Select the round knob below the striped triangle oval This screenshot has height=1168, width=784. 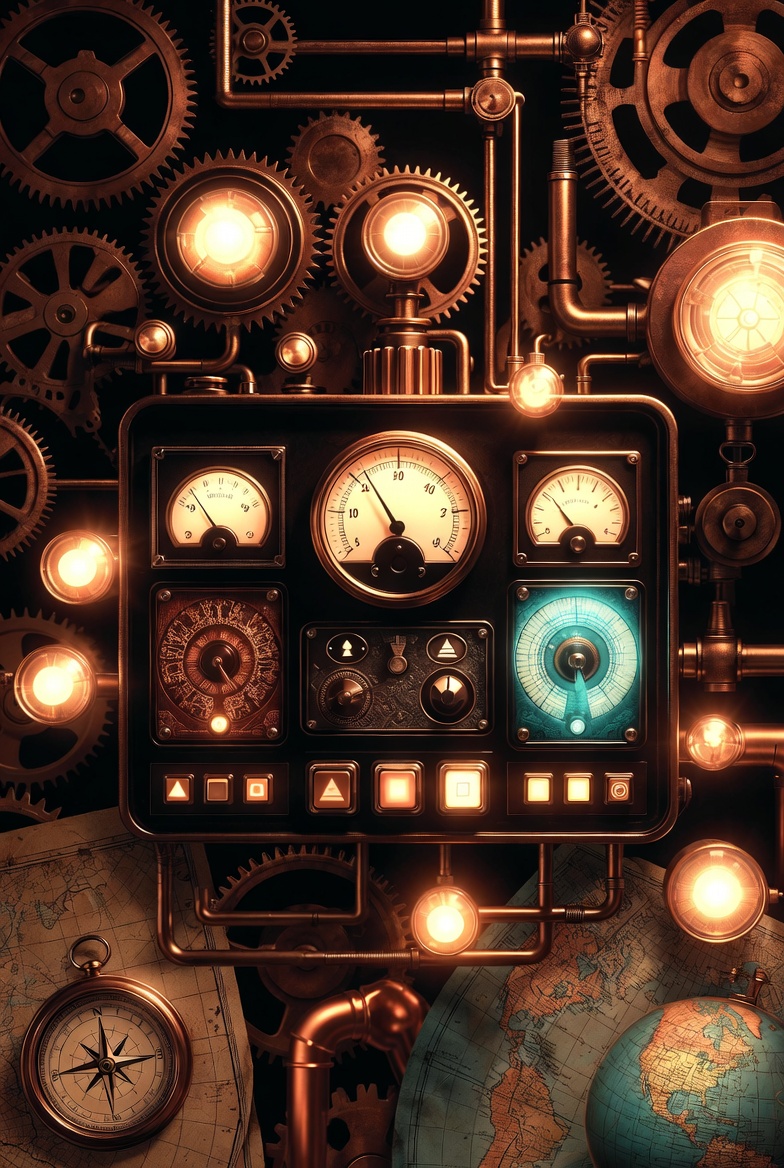pyautogui.click(x=446, y=695)
